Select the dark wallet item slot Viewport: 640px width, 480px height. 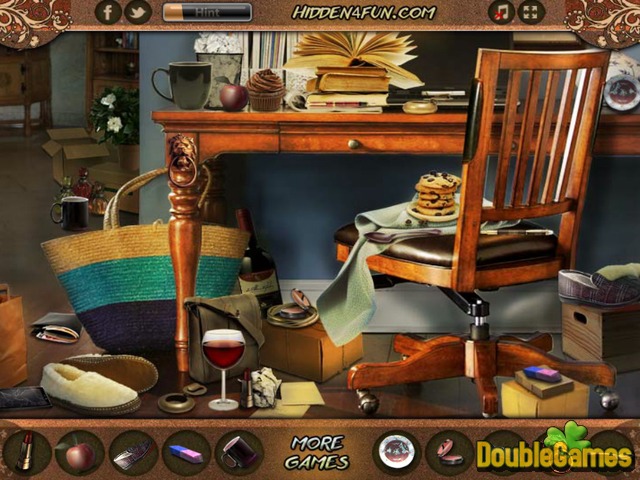(239, 452)
